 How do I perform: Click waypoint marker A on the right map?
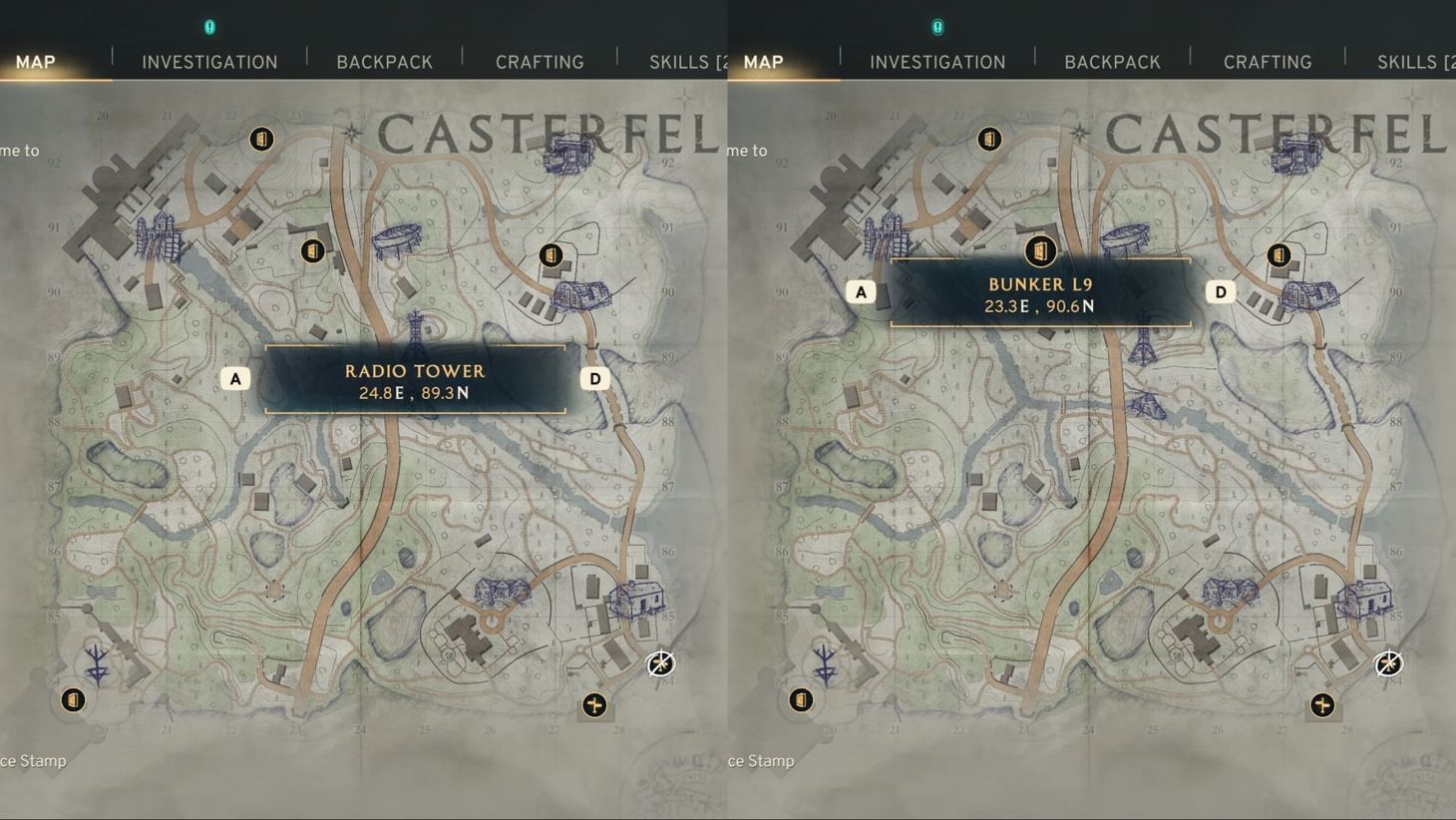[x=861, y=291]
